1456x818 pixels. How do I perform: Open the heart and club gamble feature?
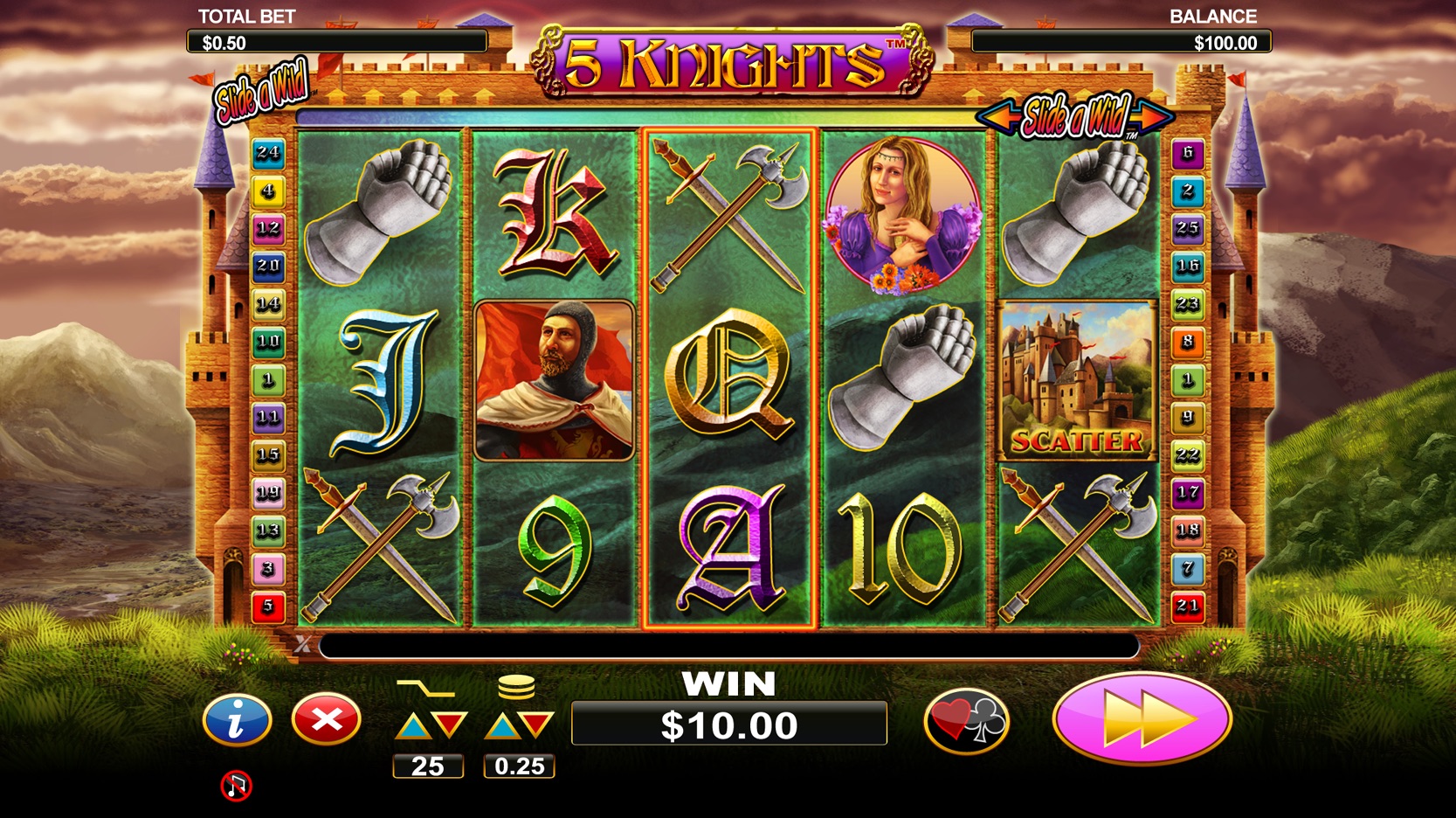[966, 721]
